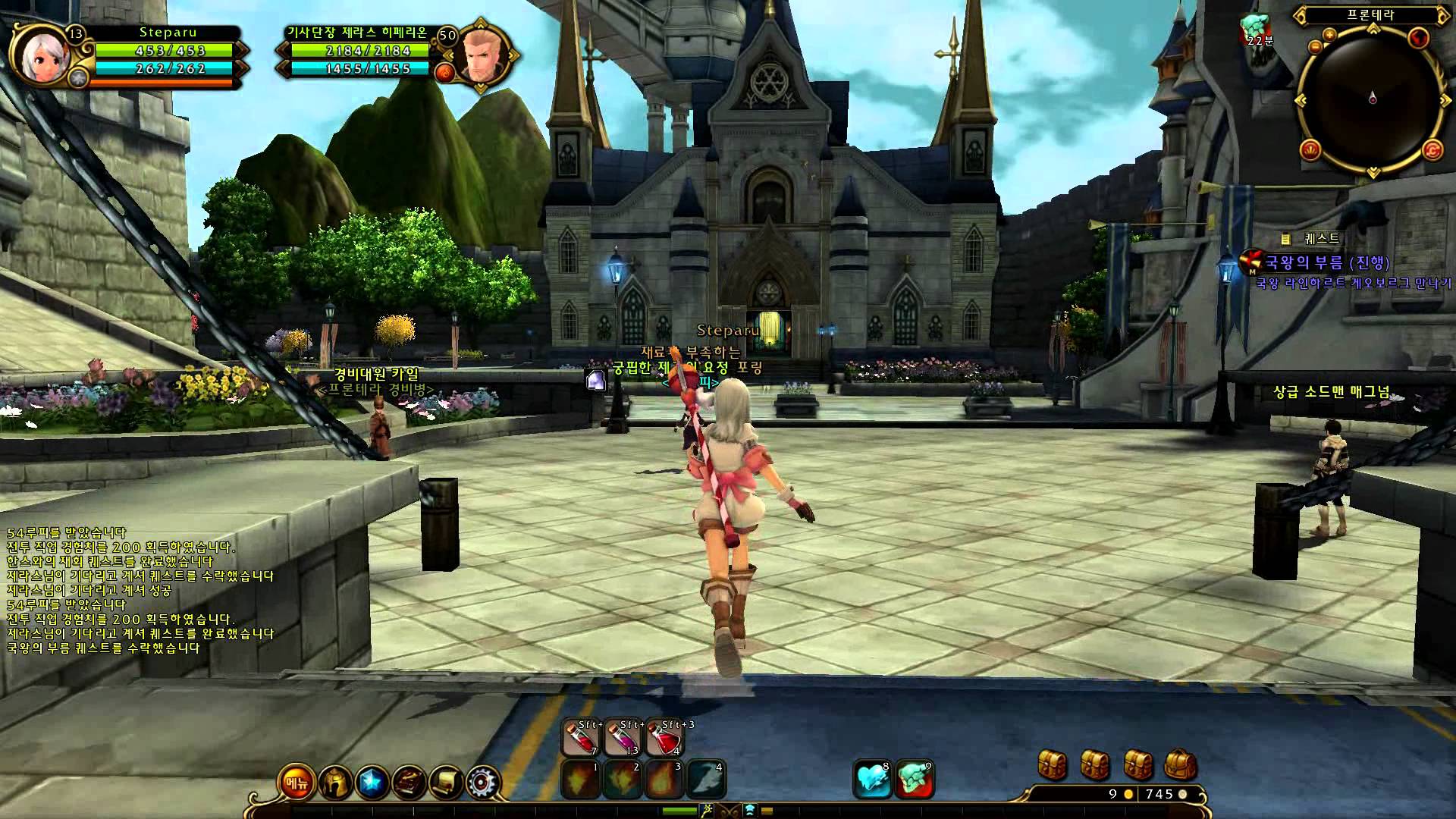This screenshot has width=1456, height=819.
Task: Open the gear settings icon
Action: [483, 783]
